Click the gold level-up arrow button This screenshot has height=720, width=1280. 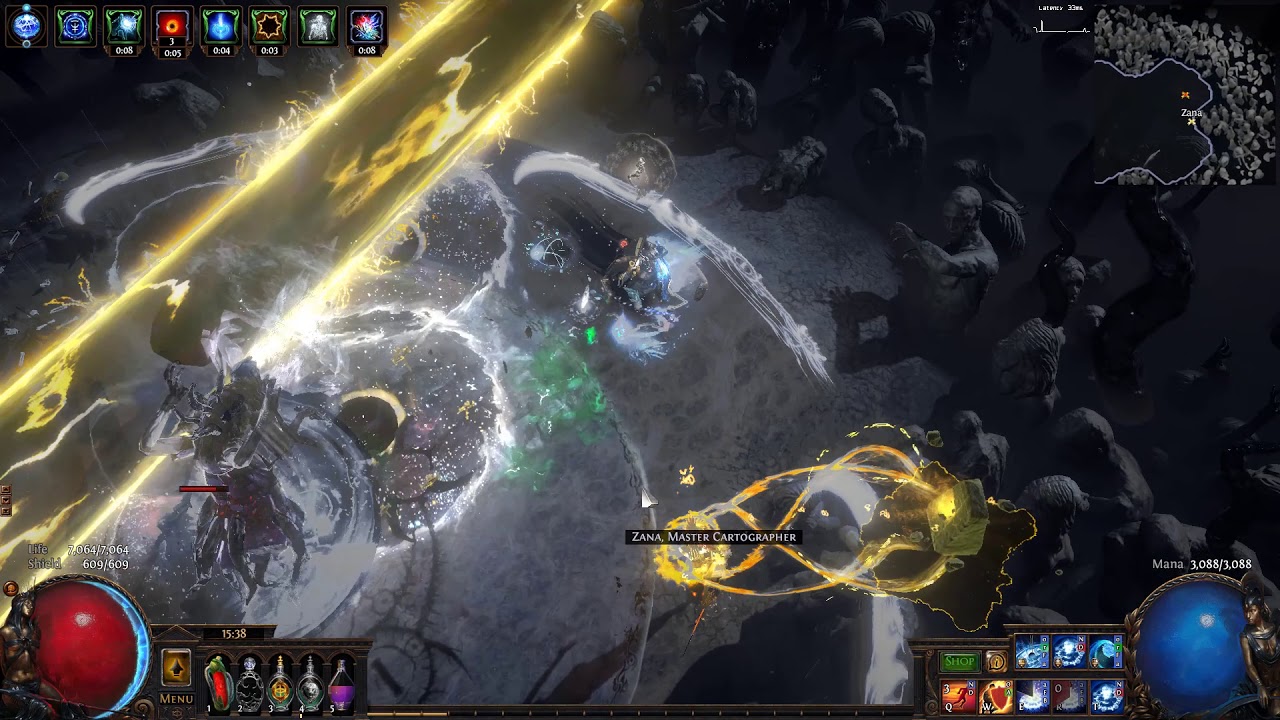[176, 668]
